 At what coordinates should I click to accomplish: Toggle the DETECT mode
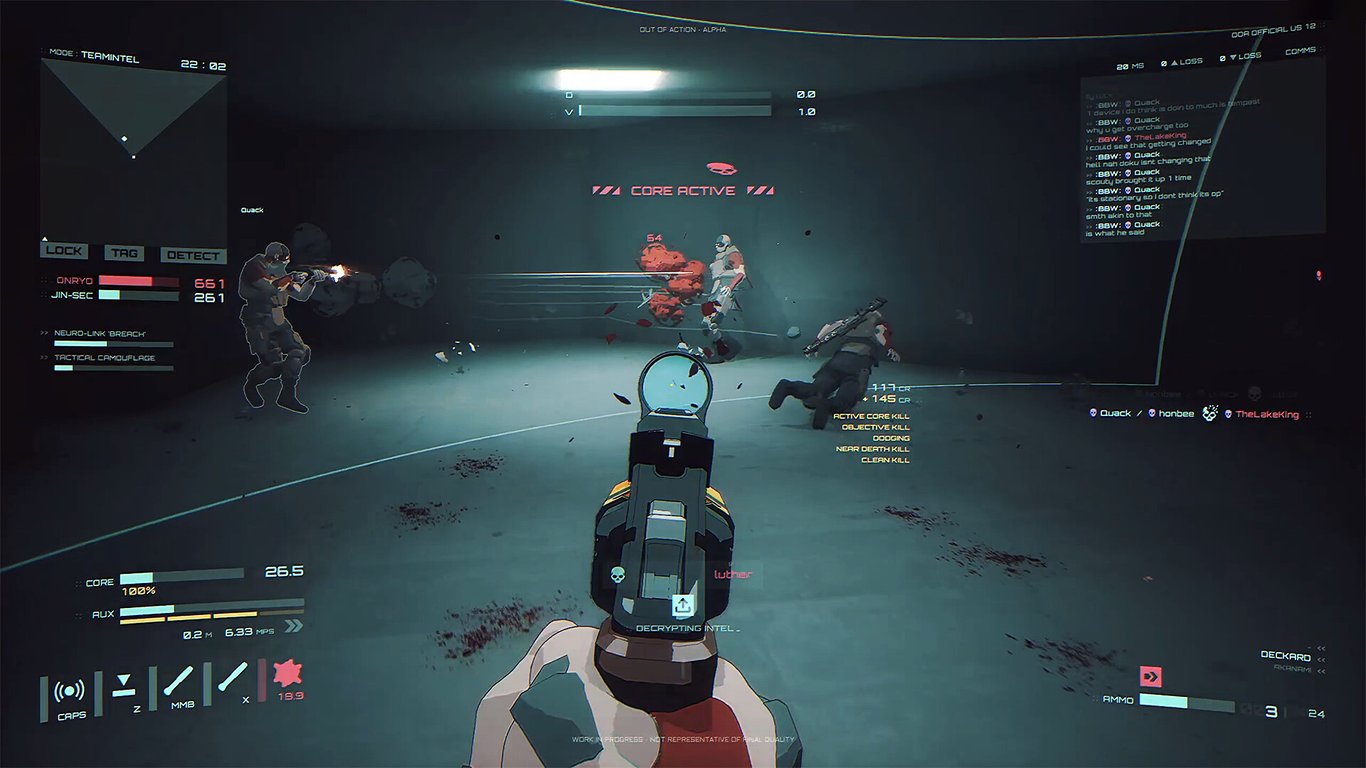click(192, 255)
